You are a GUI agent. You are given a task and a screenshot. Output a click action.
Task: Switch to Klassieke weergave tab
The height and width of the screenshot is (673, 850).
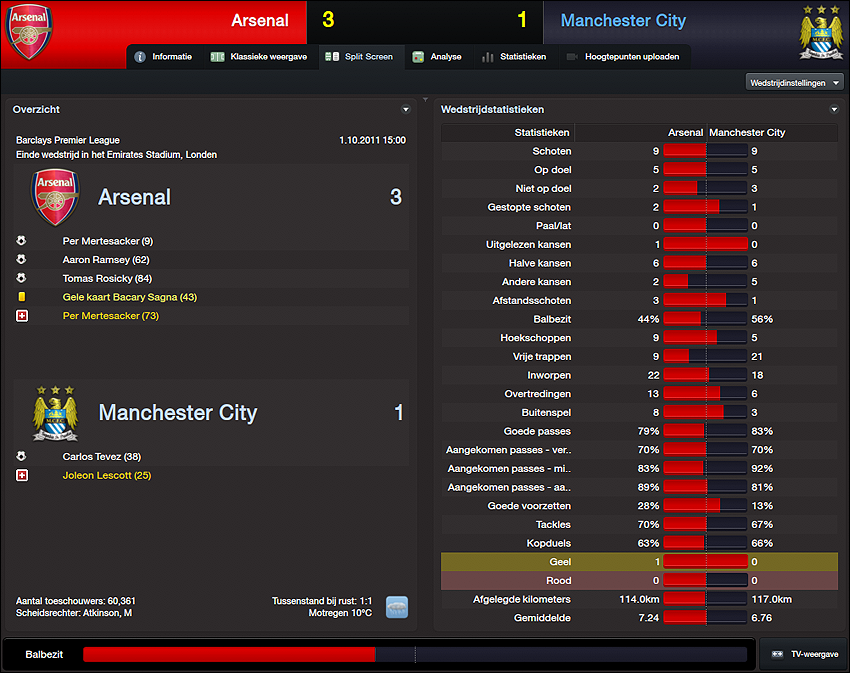pos(259,57)
